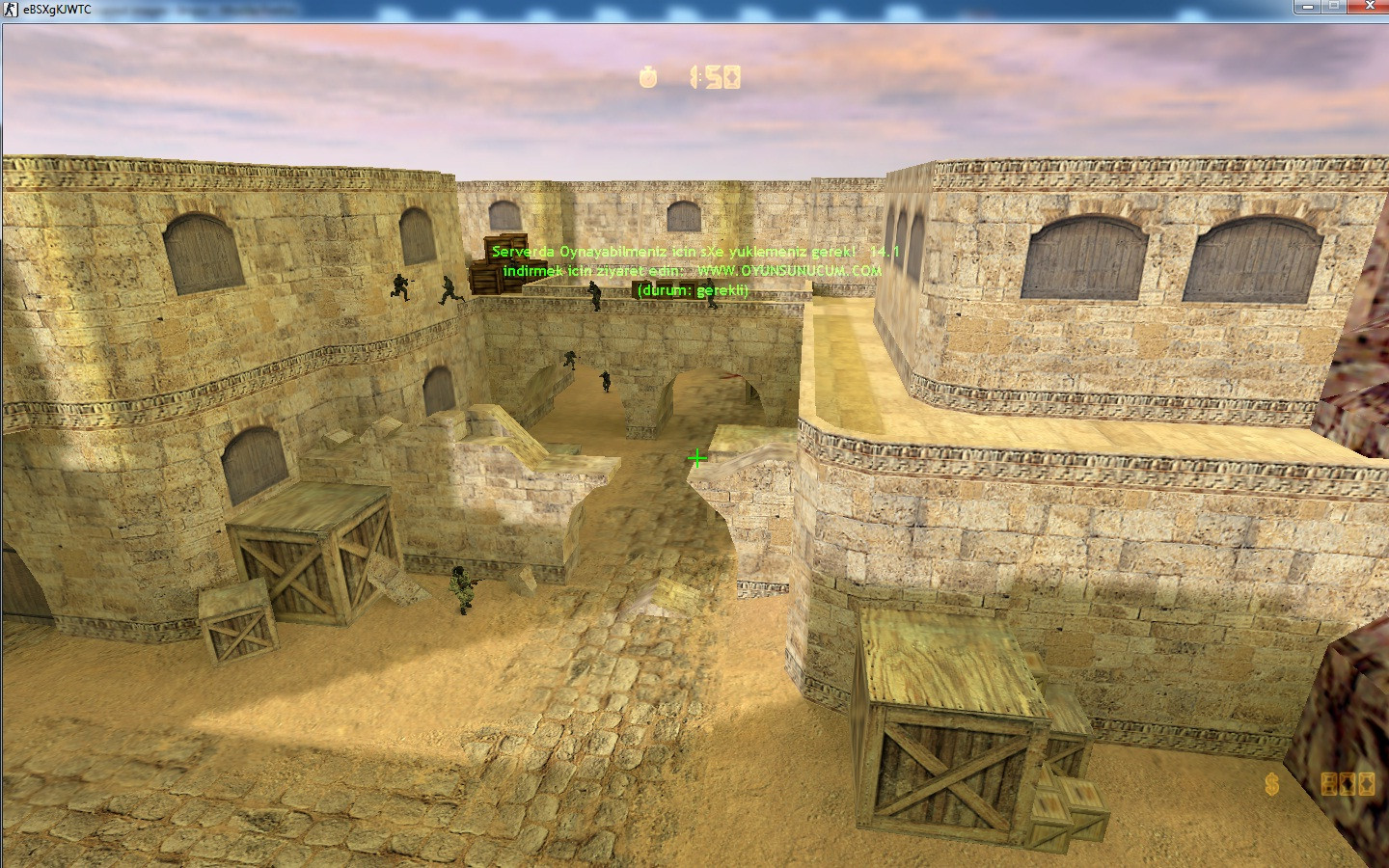Screen dimensions: 1389x868
Task: Click the Counter-Strike icon in the title bar
Action: tap(10, 8)
